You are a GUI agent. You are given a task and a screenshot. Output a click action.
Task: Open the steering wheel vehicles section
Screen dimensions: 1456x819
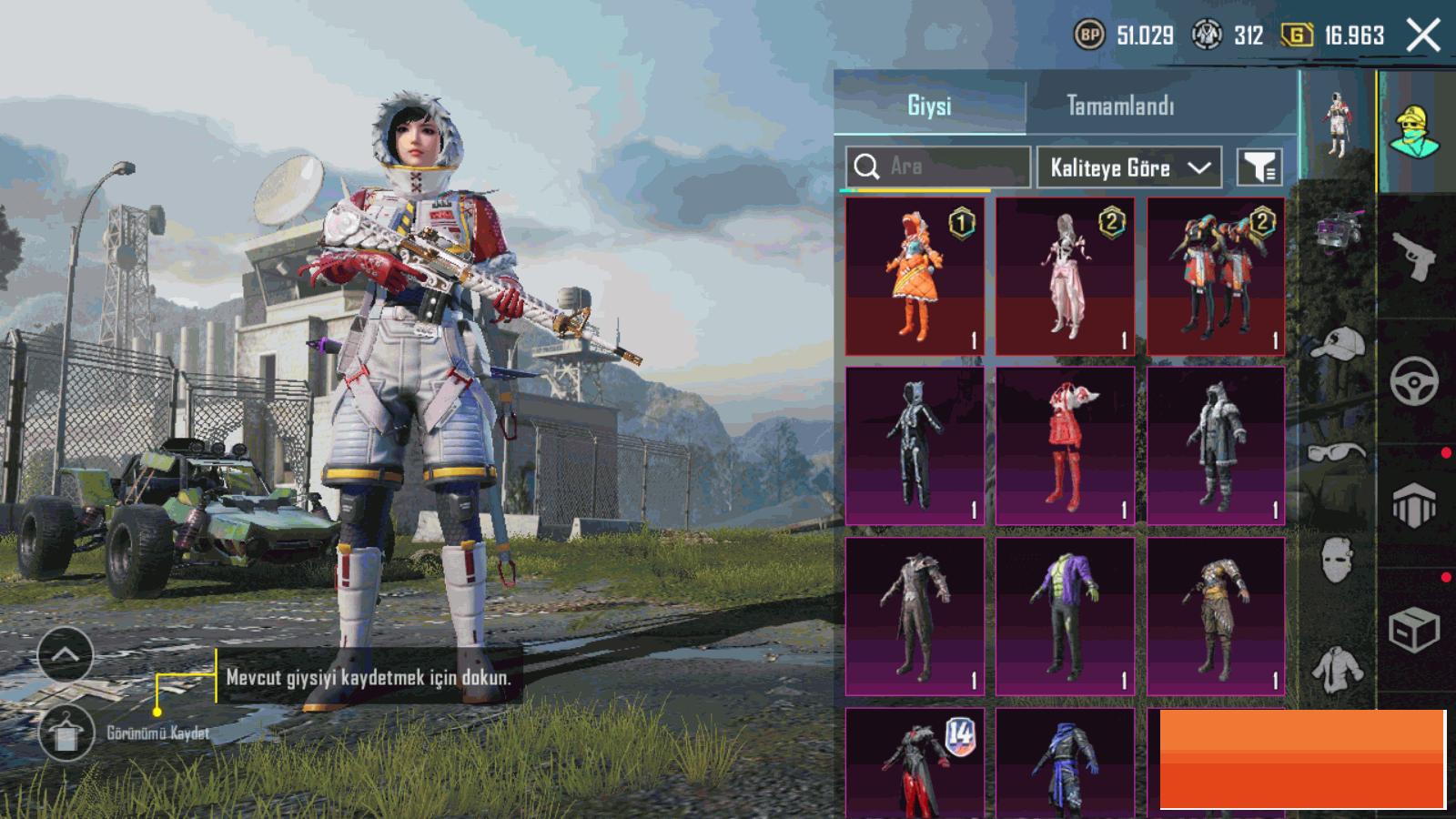[1414, 380]
